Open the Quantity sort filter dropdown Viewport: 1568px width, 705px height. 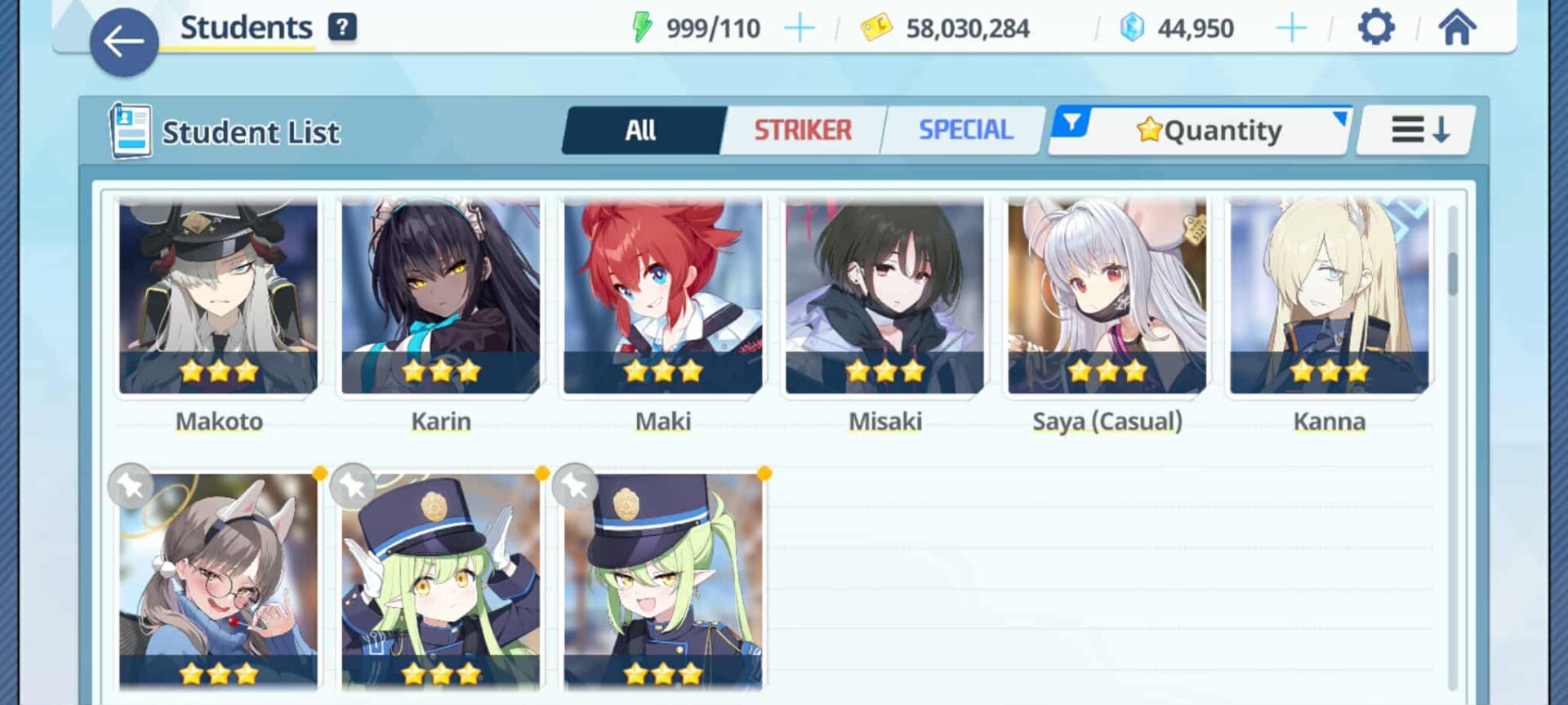1202,131
